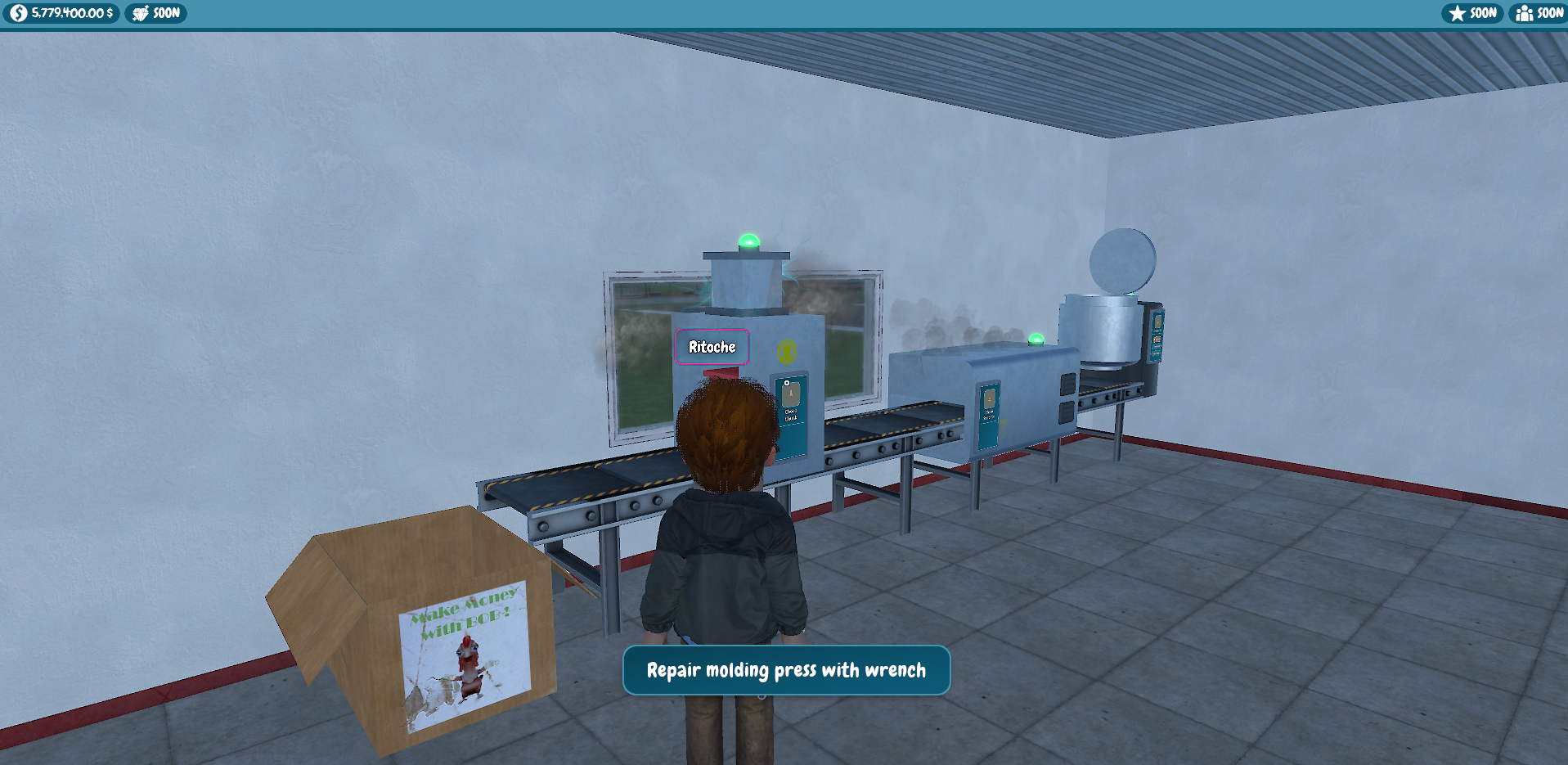
Task: Choose the Repair molding press with wrench prompt
Action: (786, 670)
